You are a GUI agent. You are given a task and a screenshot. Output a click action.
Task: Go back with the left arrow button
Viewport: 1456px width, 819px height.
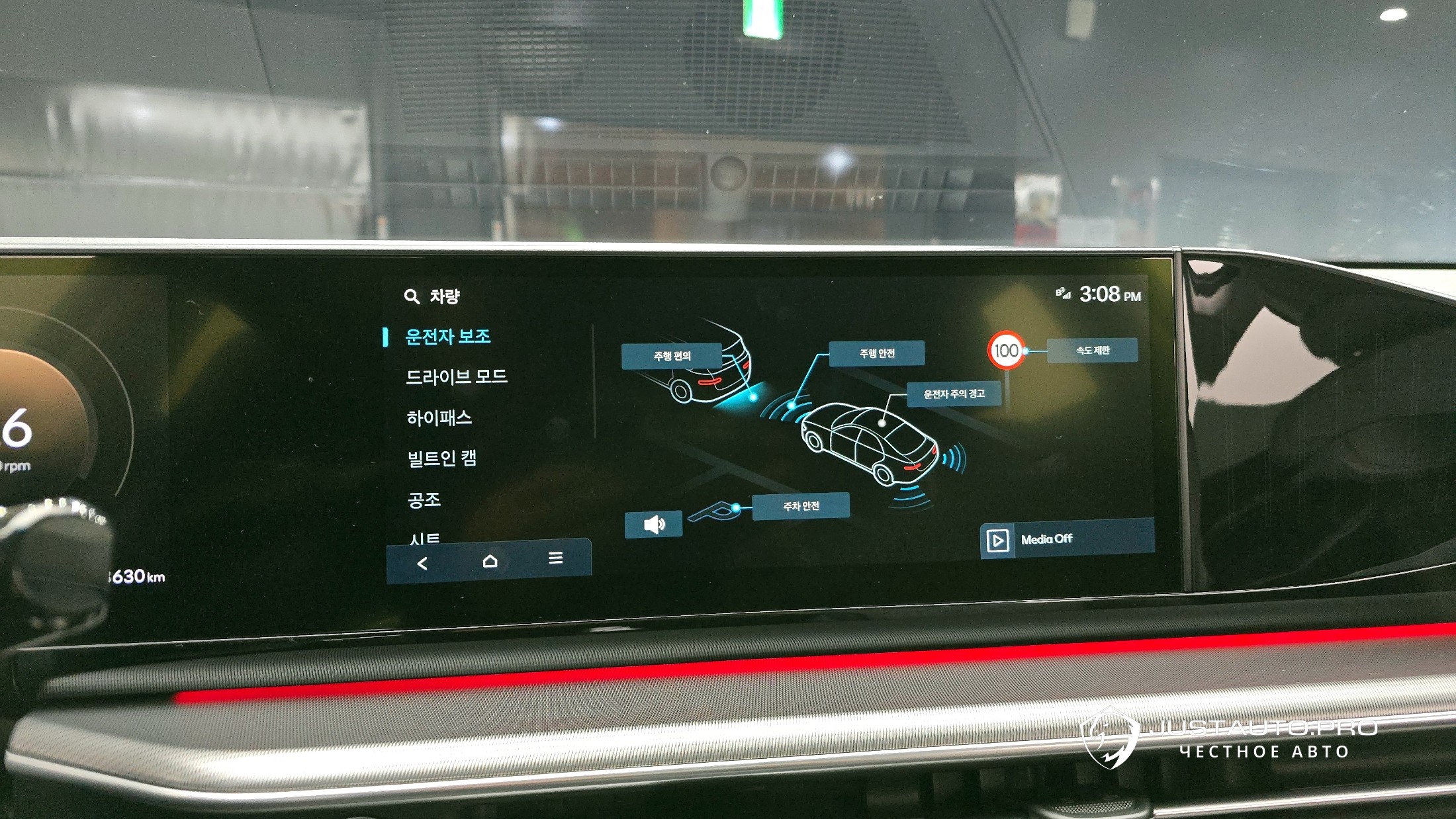422,563
